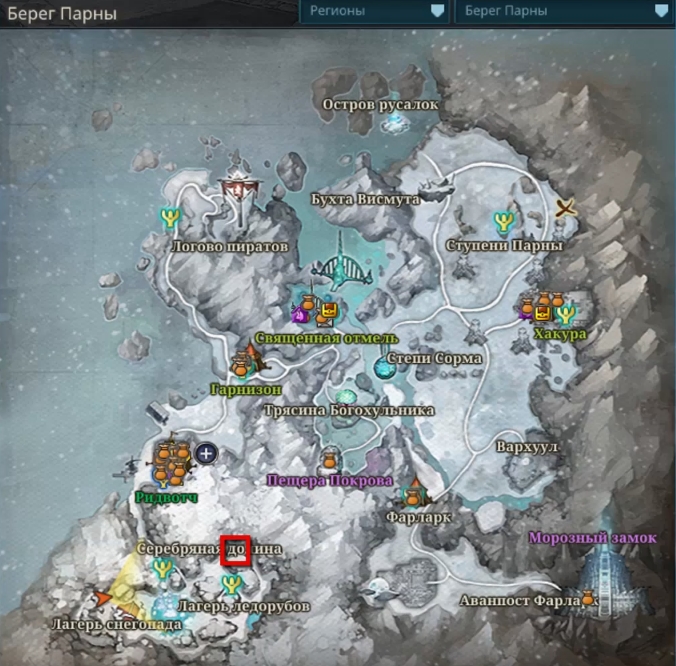Viewport: 676px width, 666px height.
Task: Open the Регионы dropdown
Action: click(374, 11)
